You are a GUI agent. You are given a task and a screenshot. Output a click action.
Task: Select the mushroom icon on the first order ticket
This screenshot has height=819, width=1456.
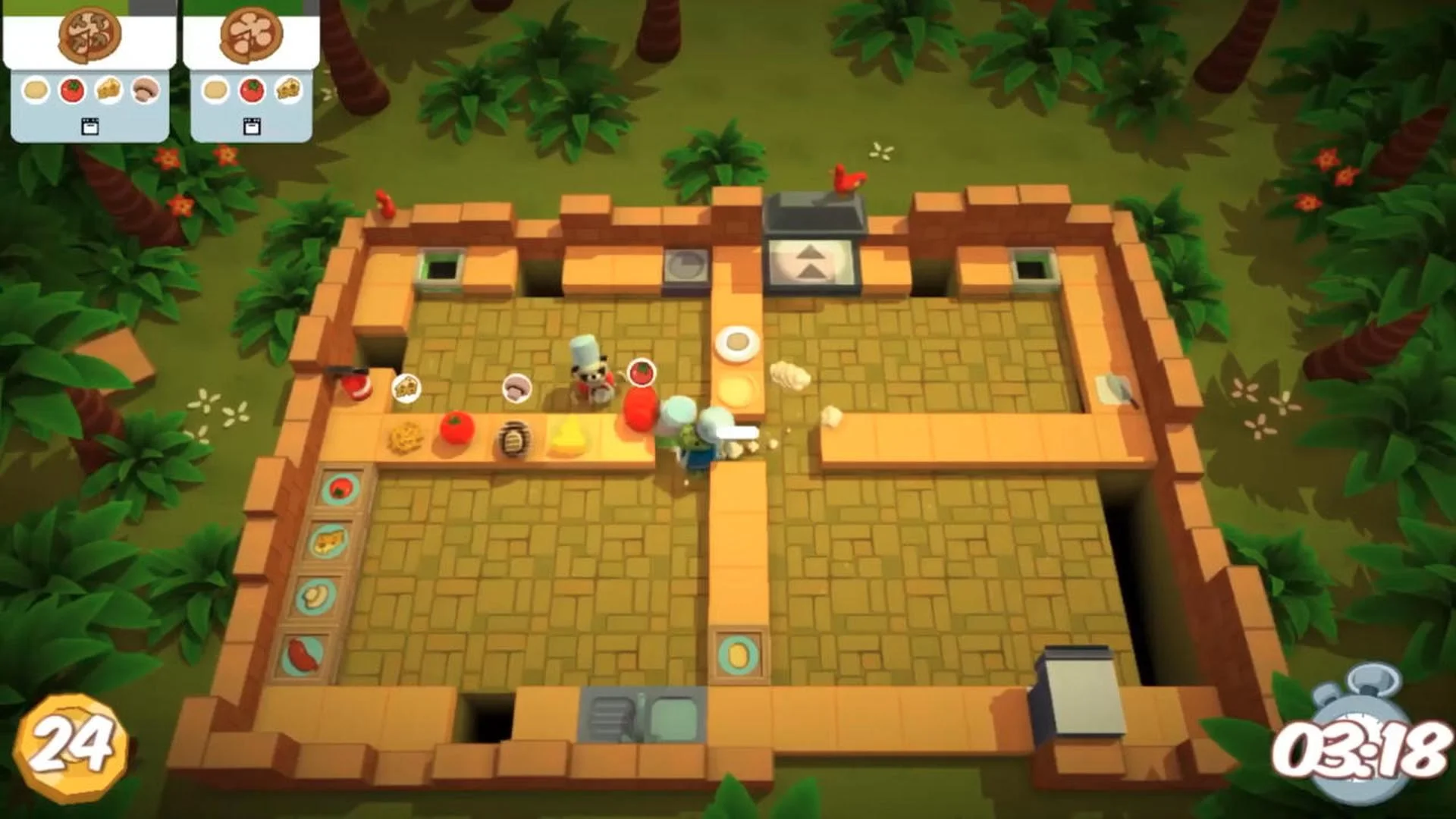click(x=145, y=90)
